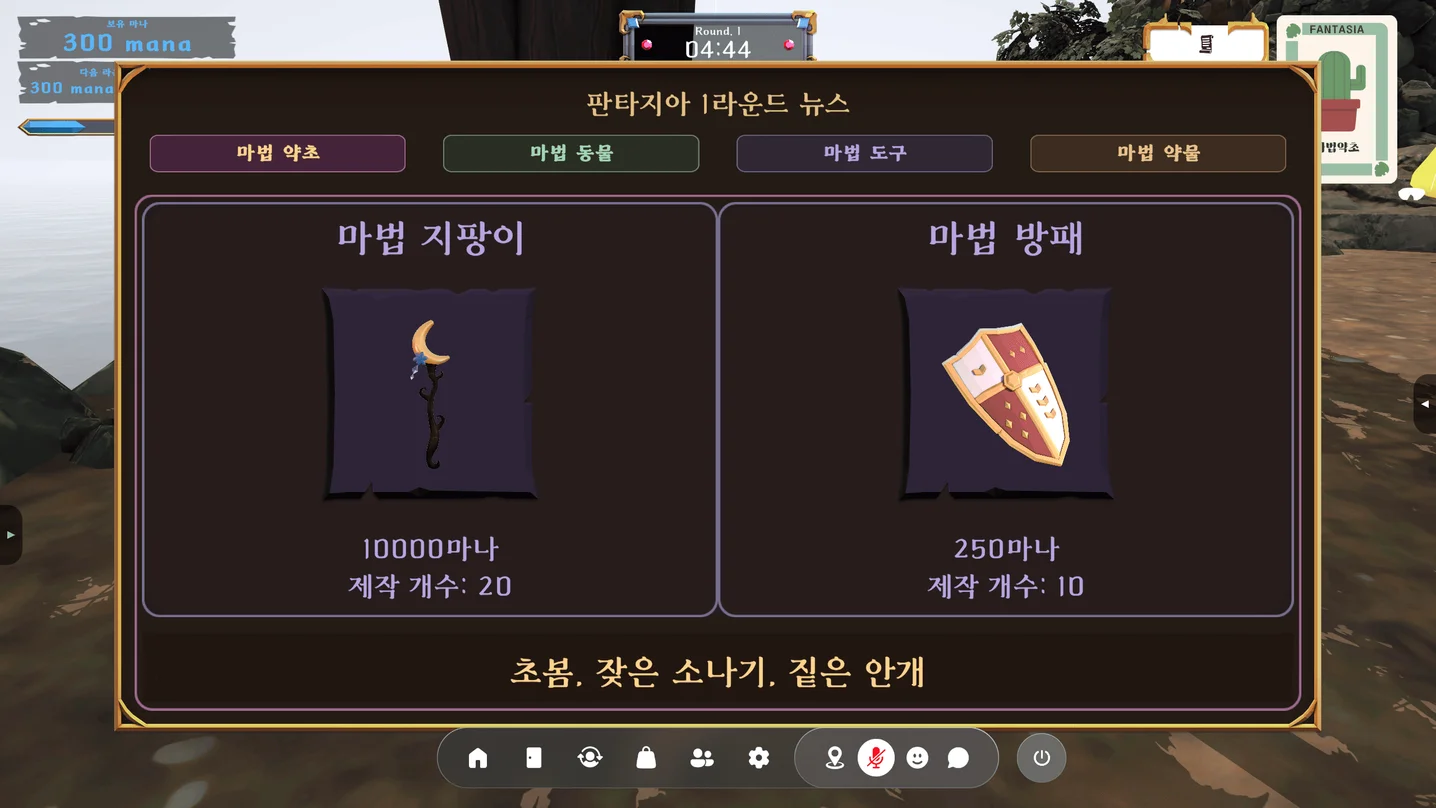Open the scroll panel at the top right
The height and width of the screenshot is (808, 1436).
(x=1206, y=41)
